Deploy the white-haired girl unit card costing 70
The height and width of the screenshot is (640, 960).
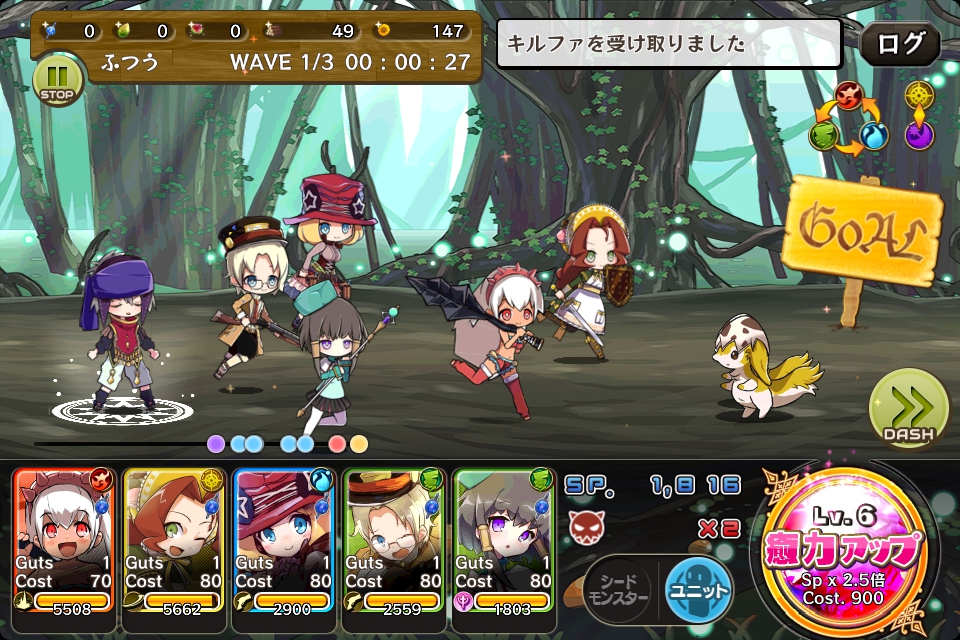tap(61, 539)
